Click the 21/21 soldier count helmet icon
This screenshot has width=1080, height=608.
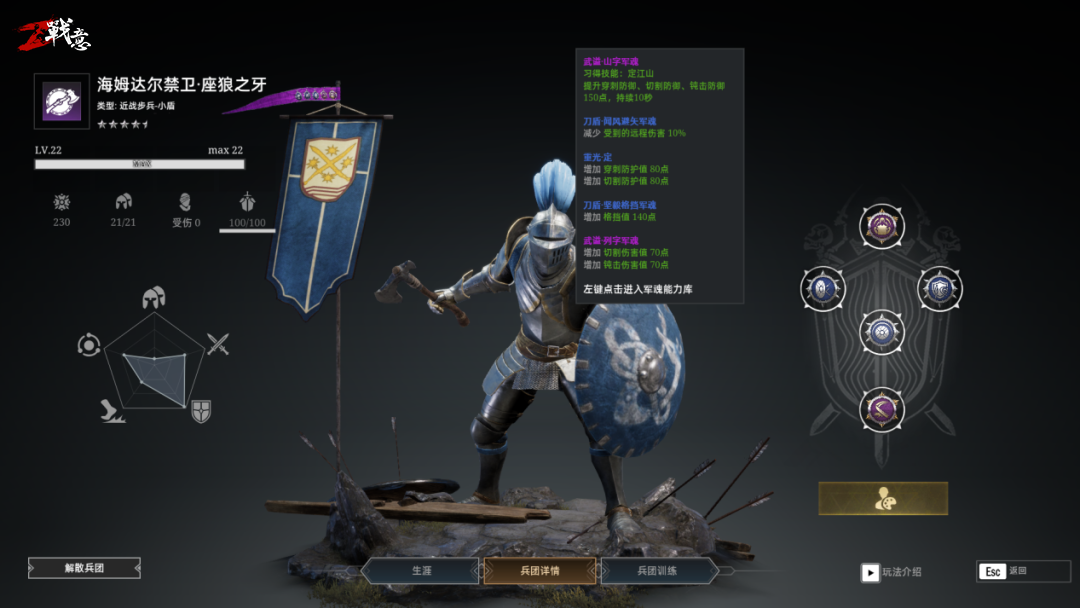click(x=123, y=202)
